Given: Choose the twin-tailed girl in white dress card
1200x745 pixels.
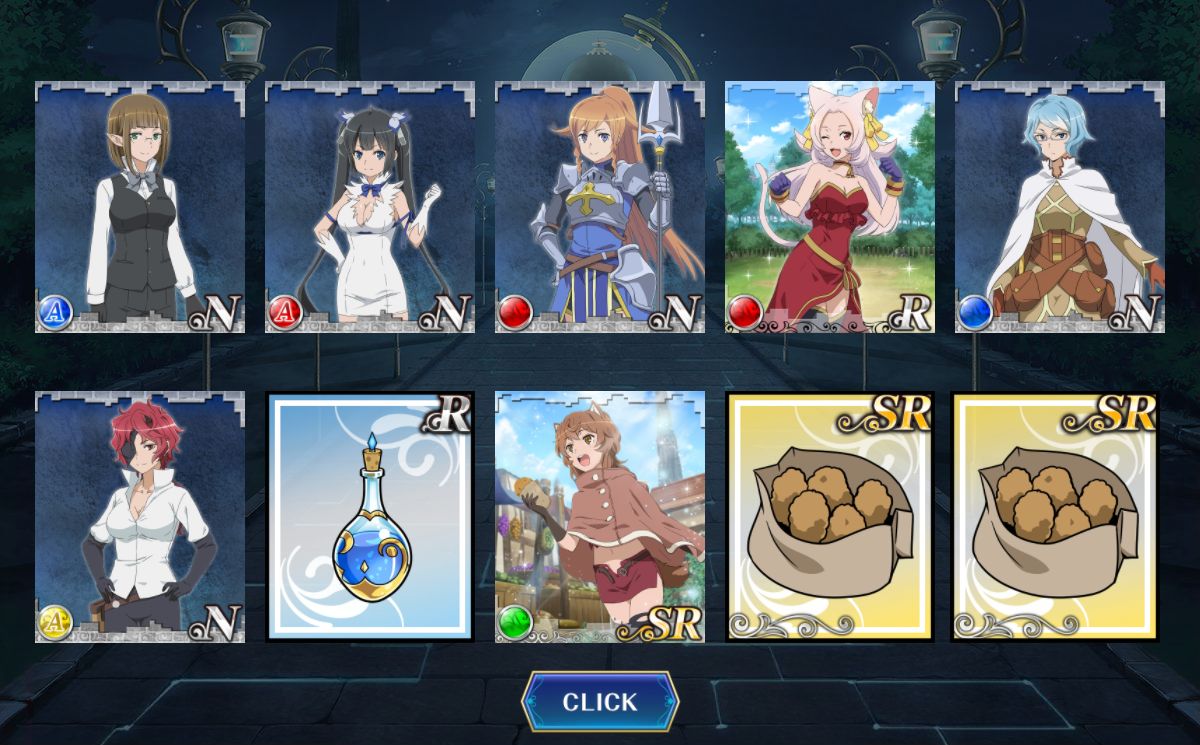Looking at the screenshot, I should 370,207.
